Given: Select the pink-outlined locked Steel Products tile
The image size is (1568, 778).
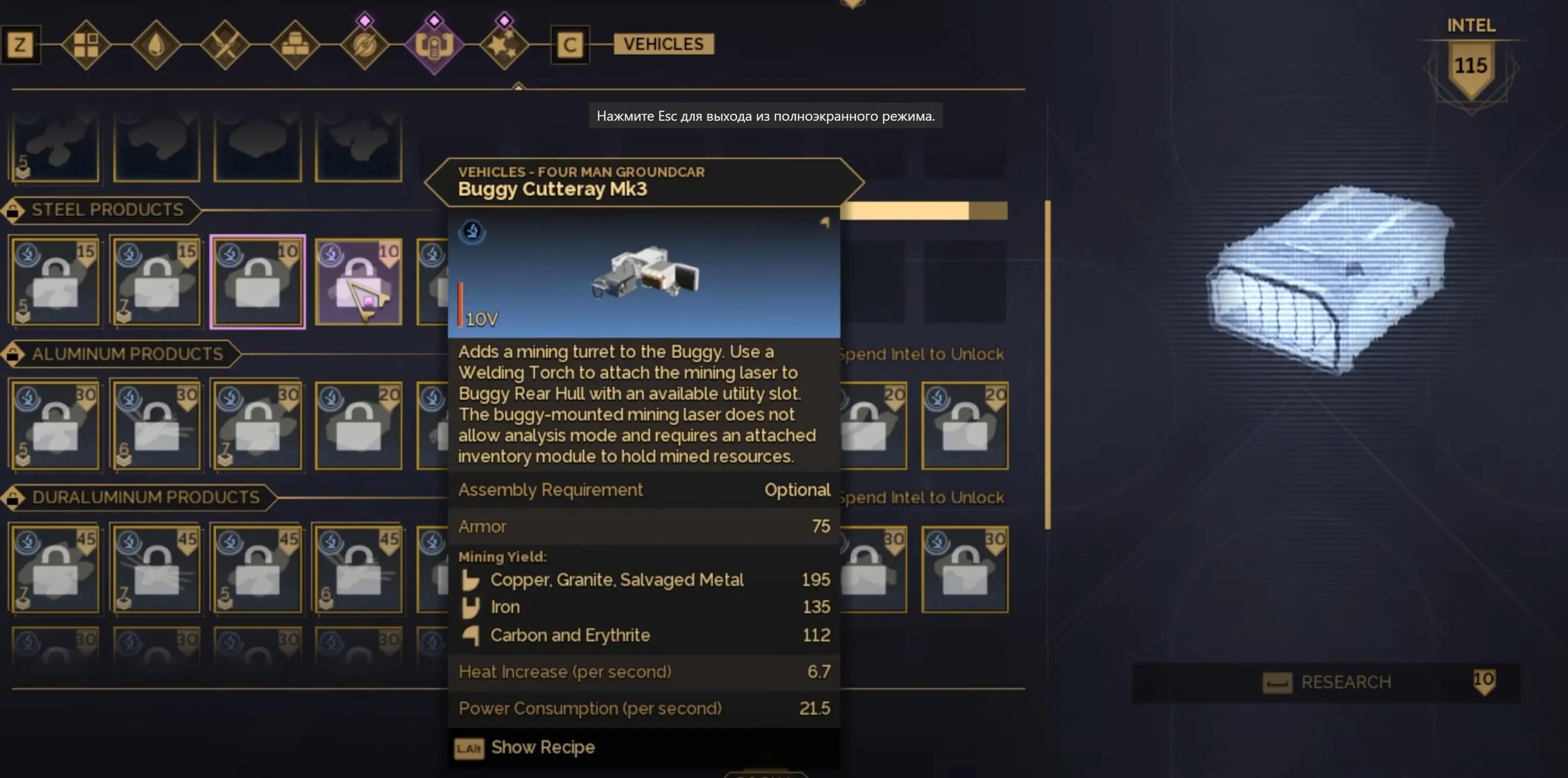Looking at the screenshot, I should click(x=258, y=282).
